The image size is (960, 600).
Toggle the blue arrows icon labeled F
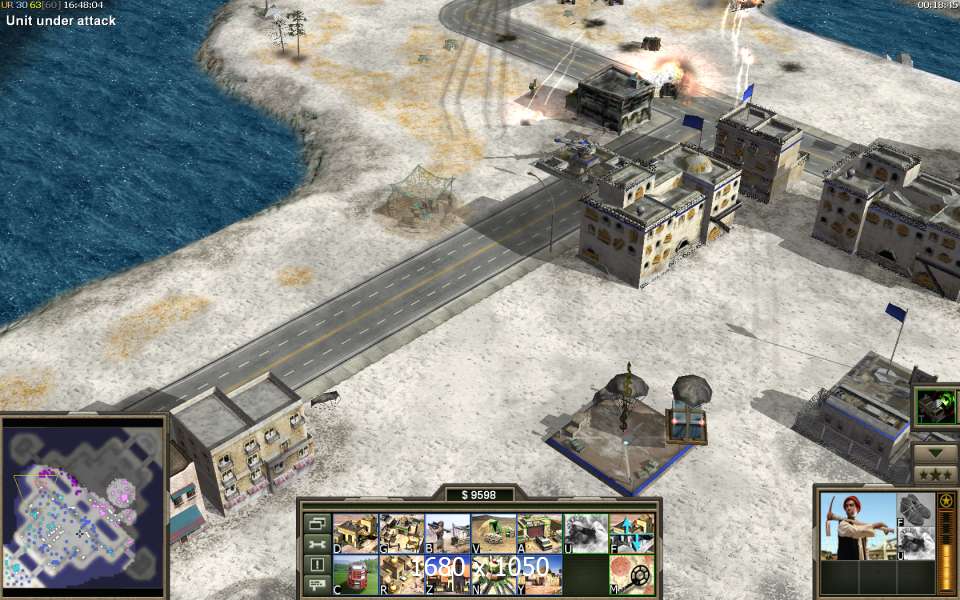[x=632, y=534]
